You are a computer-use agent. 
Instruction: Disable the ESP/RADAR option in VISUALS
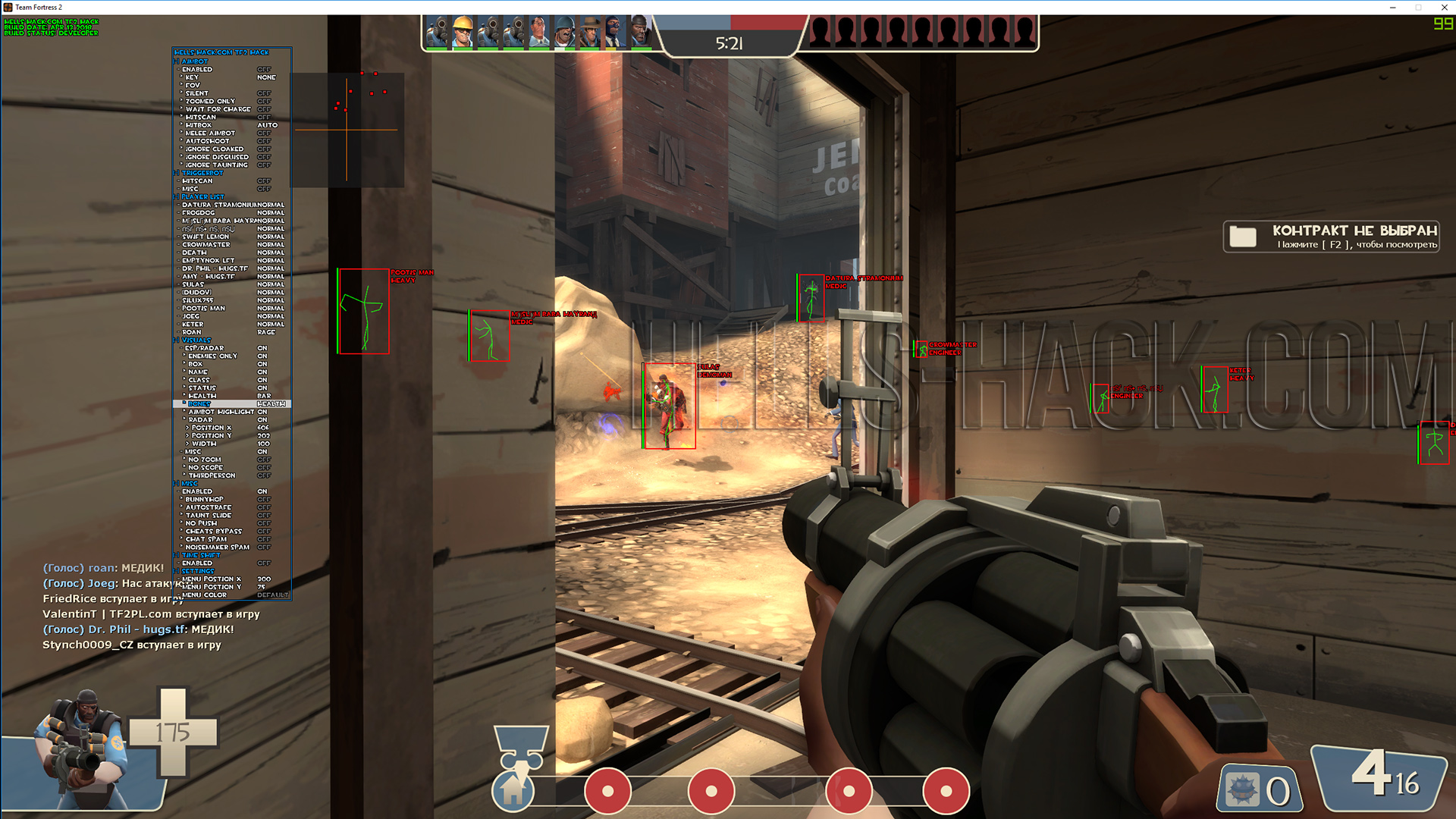[262, 347]
